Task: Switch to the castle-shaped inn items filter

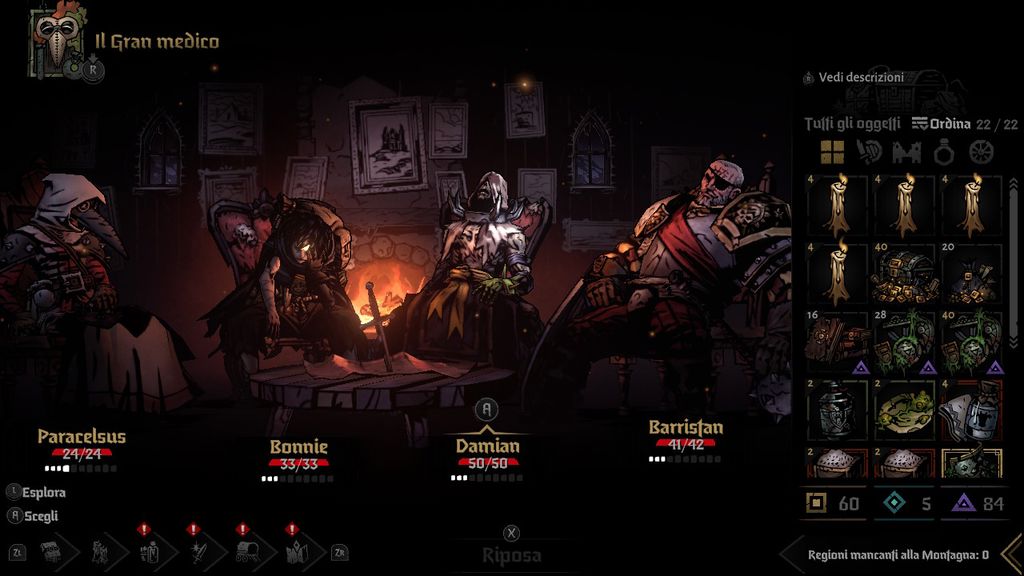Action: click(x=906, y=152)
